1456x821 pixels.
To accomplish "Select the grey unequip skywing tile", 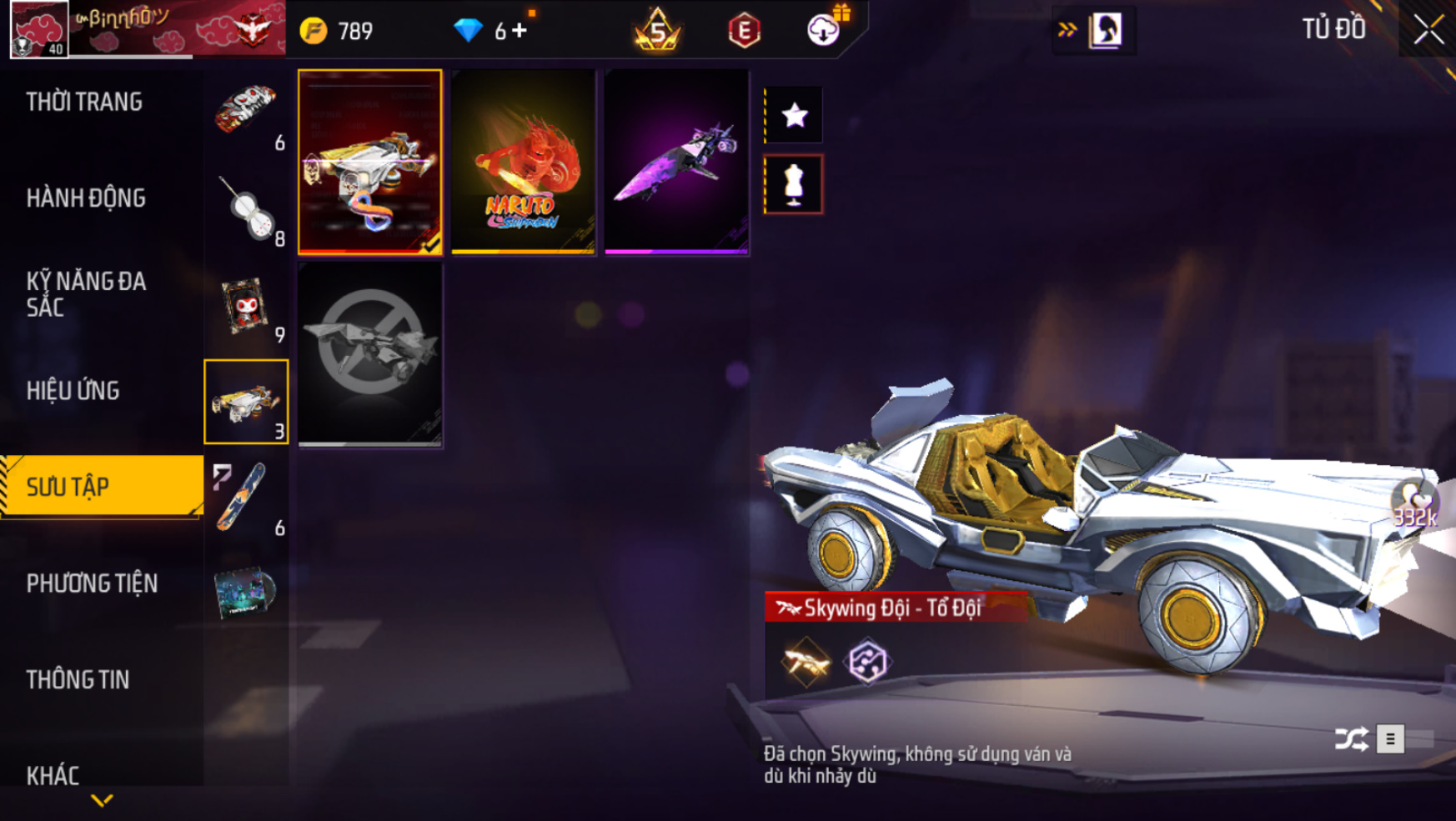I will tap(370, 354).
